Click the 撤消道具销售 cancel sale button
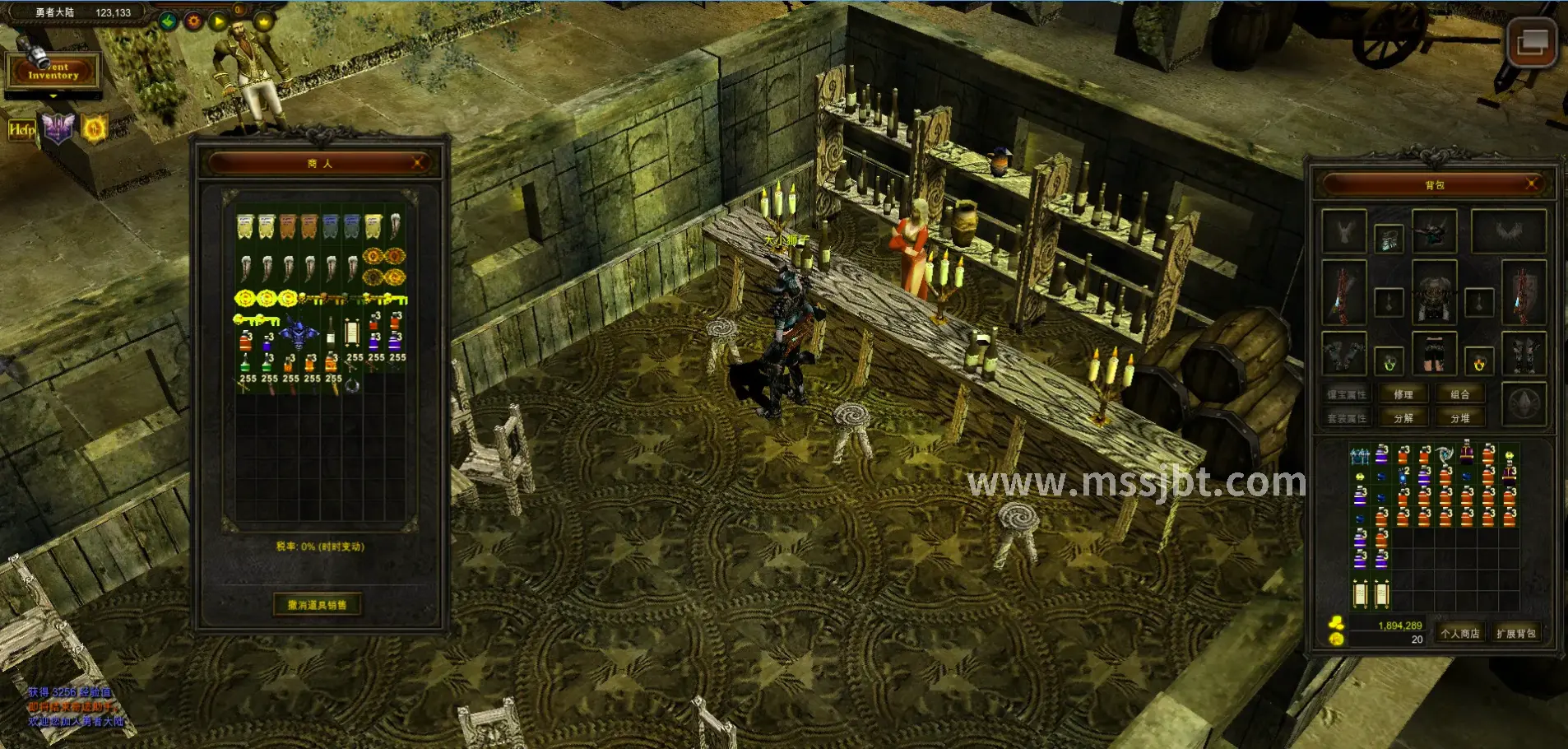The width and height of the screenshot is (1568, 749). pyautogui.click(x=317, y=605)
